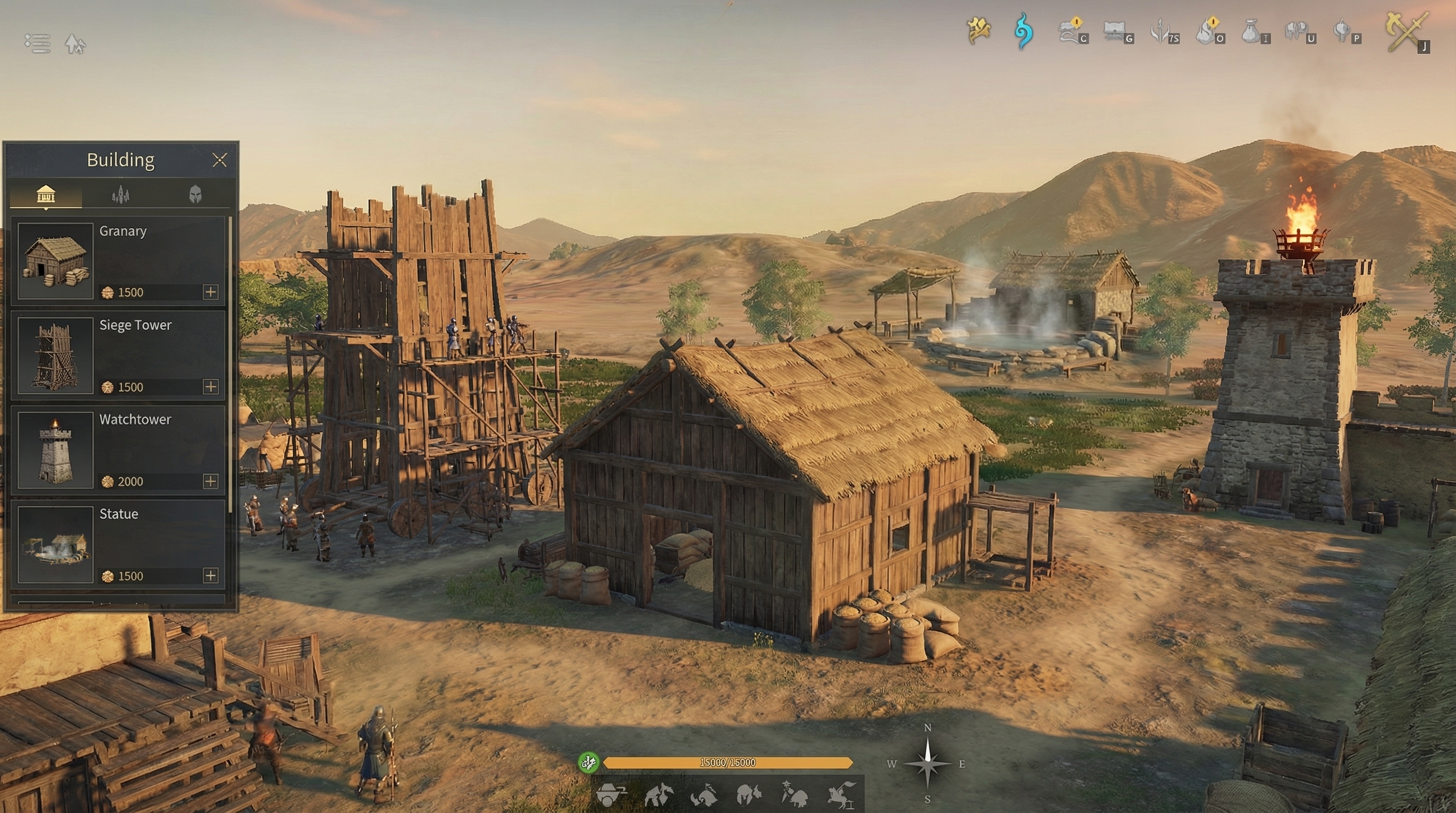Viewport: 1456px width, 813px height.
Task: Choose the mounted horseman icon in bottom toolbar
Action: point(841,794)
